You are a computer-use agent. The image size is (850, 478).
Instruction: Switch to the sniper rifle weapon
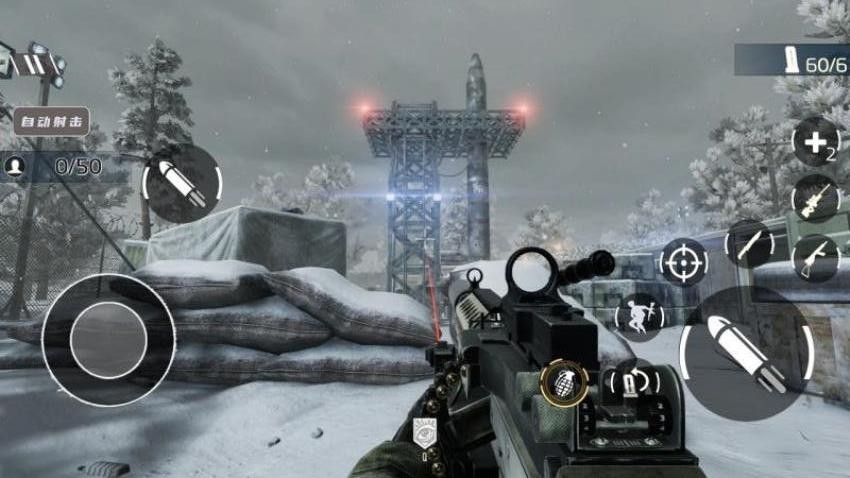(815, 198)
